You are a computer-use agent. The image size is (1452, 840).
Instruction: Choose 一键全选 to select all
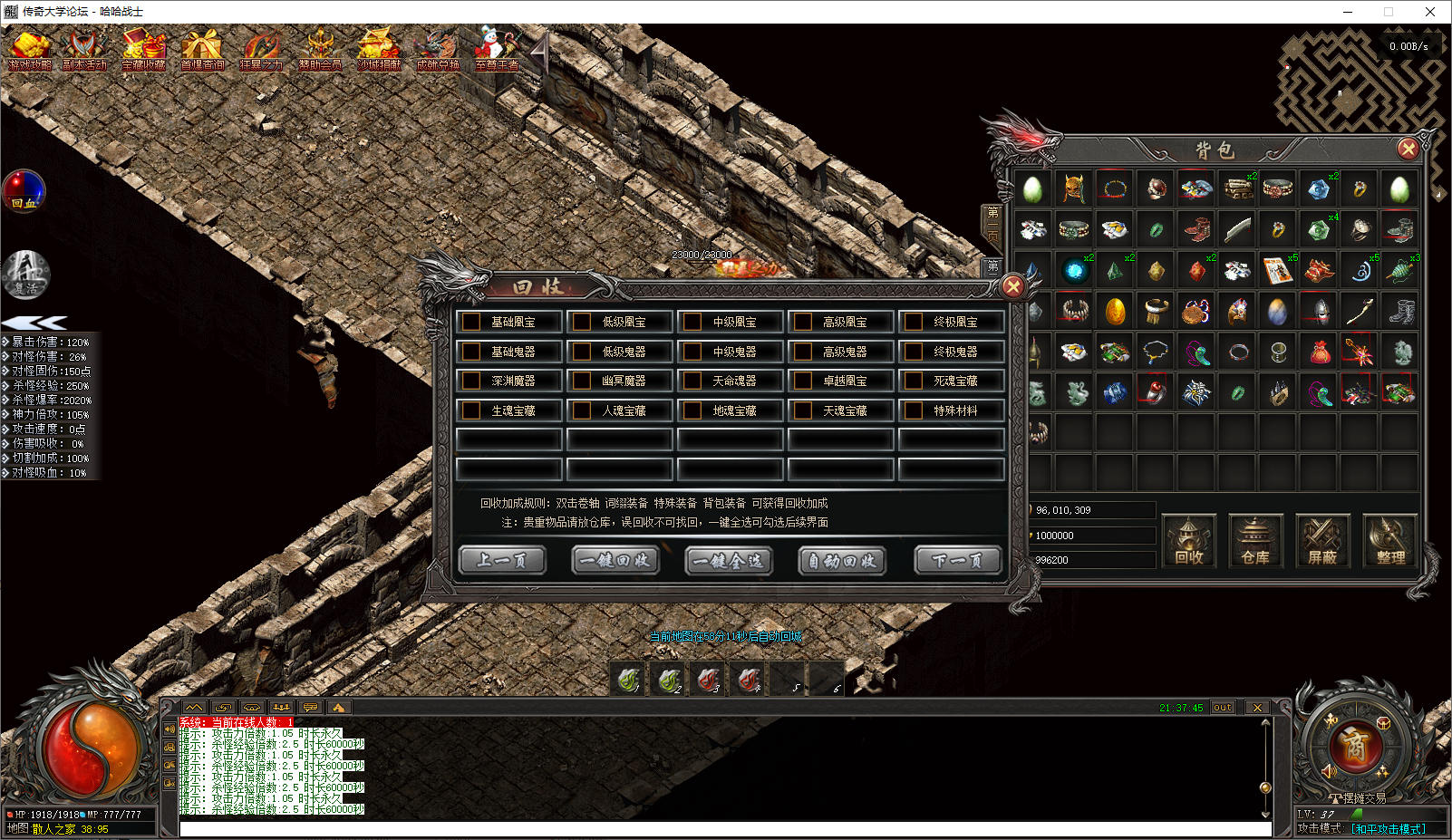point(728,561)
